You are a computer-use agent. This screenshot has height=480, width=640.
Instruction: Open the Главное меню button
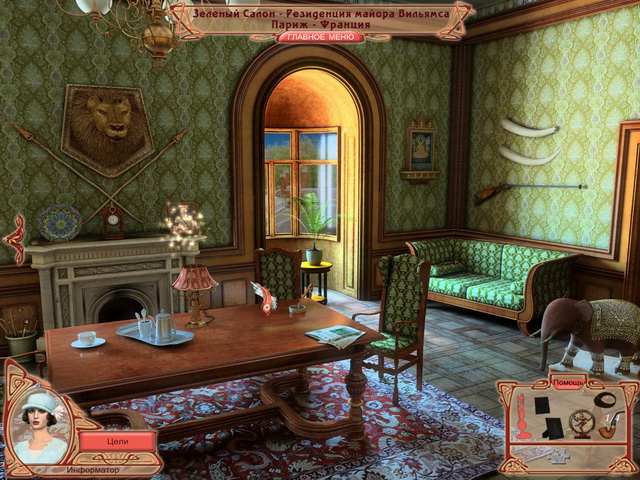319,36
